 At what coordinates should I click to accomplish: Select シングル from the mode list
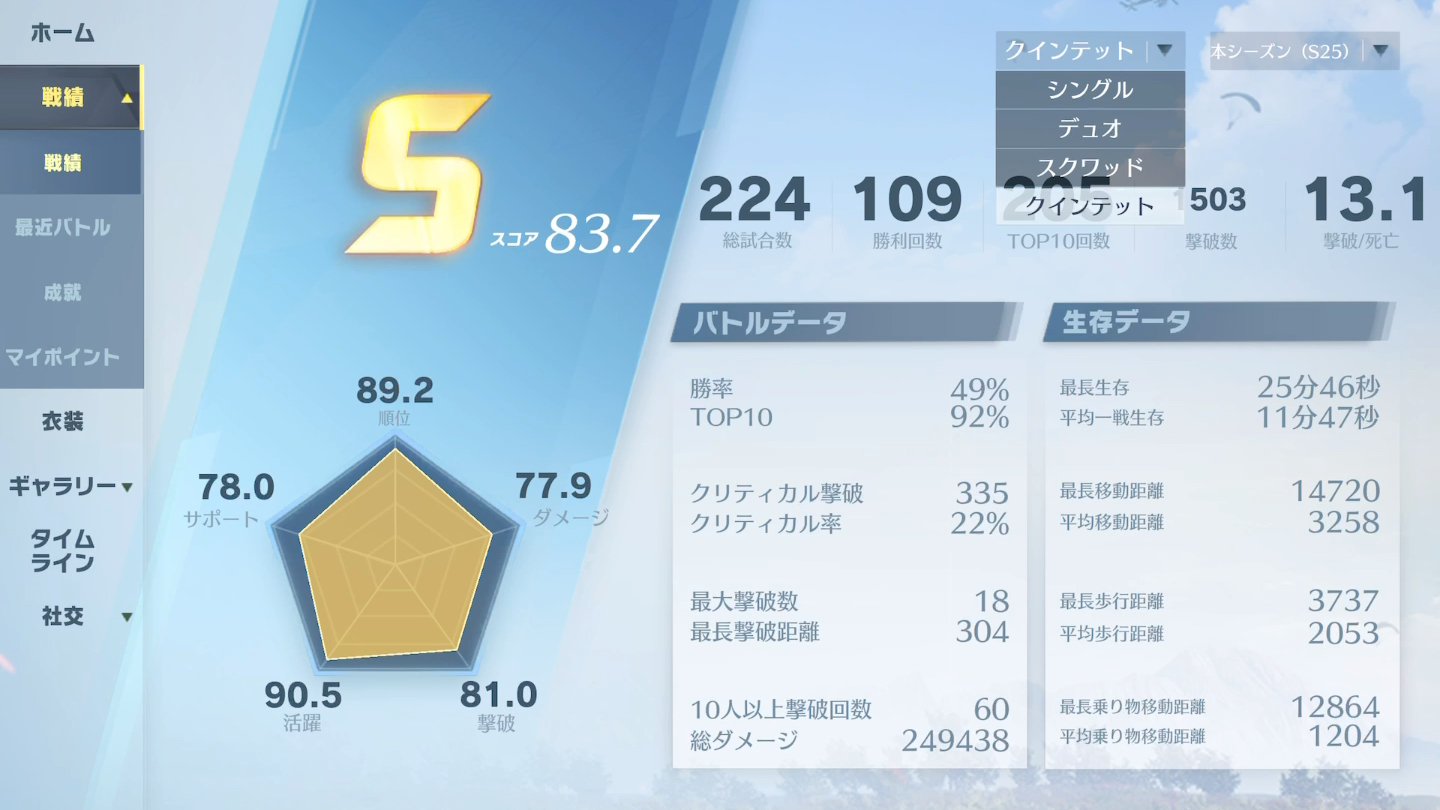pos(1091,89)
